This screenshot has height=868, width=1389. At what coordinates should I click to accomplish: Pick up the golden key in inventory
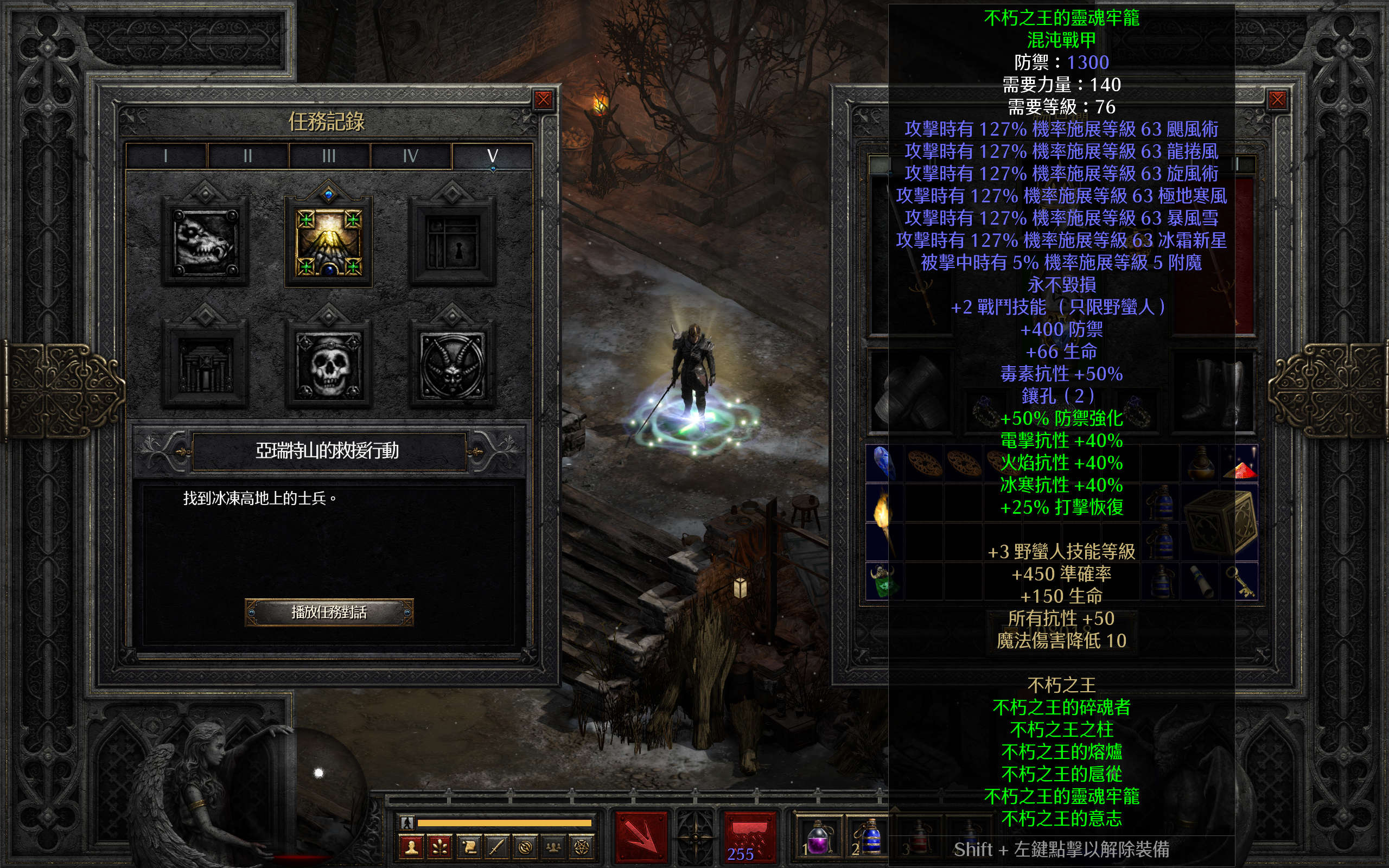click(x=1243, y=581)
